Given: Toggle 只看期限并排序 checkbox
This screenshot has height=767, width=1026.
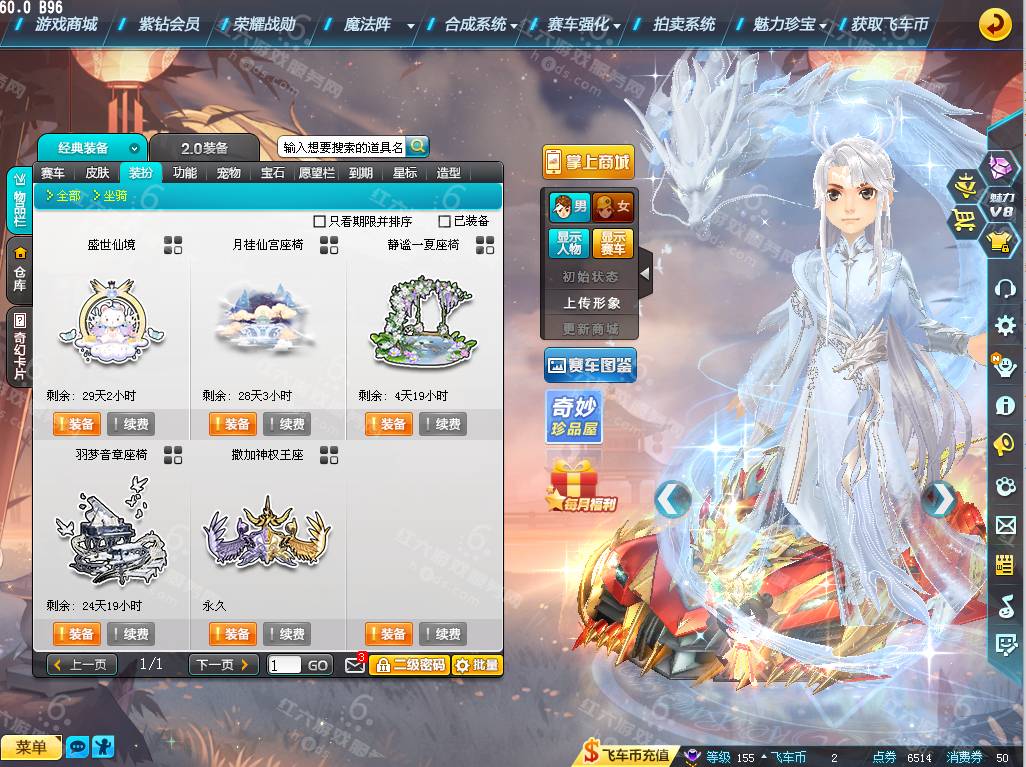Looking at the screenshot, I should point(320,221).
